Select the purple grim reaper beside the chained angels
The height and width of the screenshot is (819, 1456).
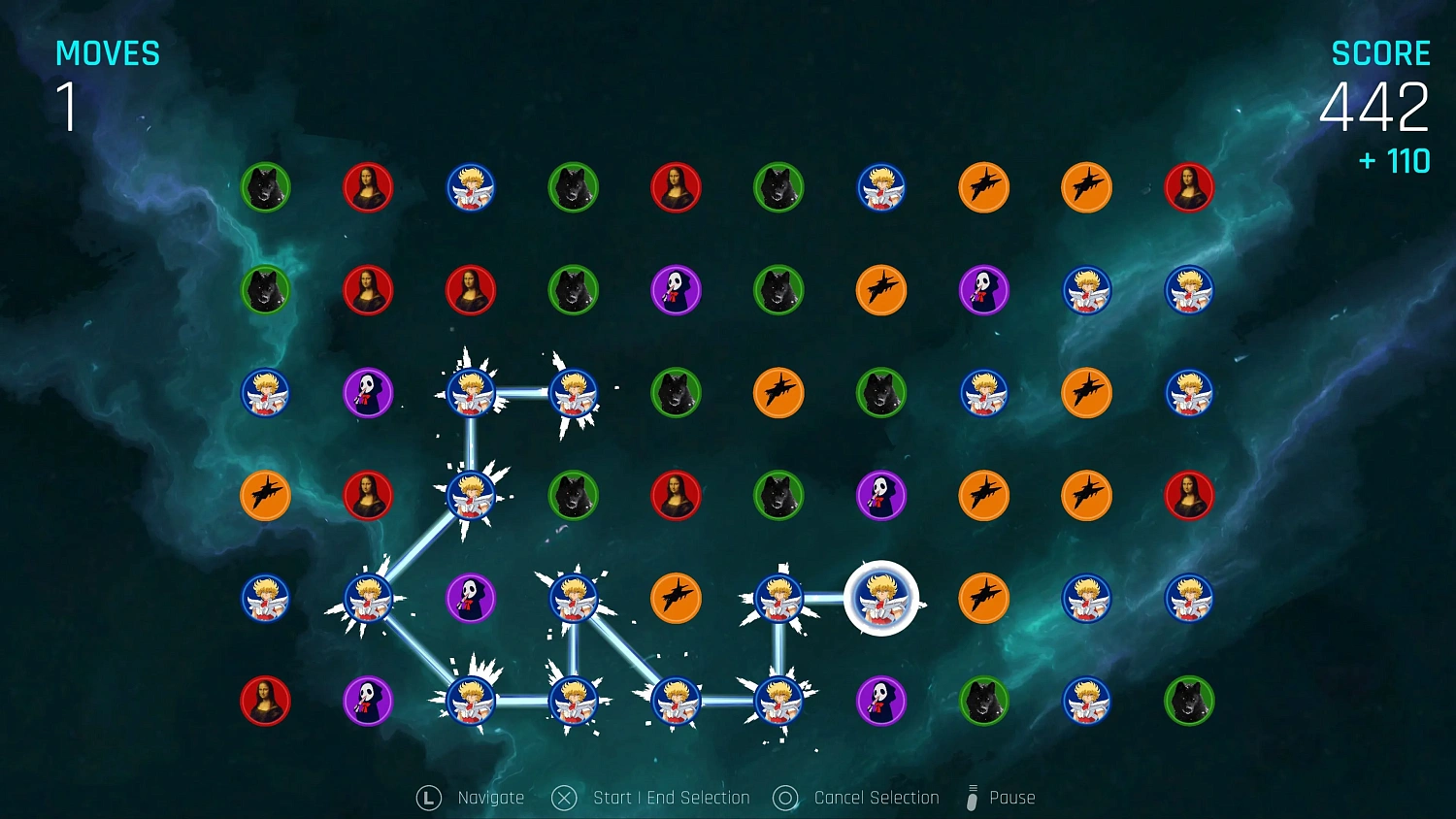tap(470, 600)
